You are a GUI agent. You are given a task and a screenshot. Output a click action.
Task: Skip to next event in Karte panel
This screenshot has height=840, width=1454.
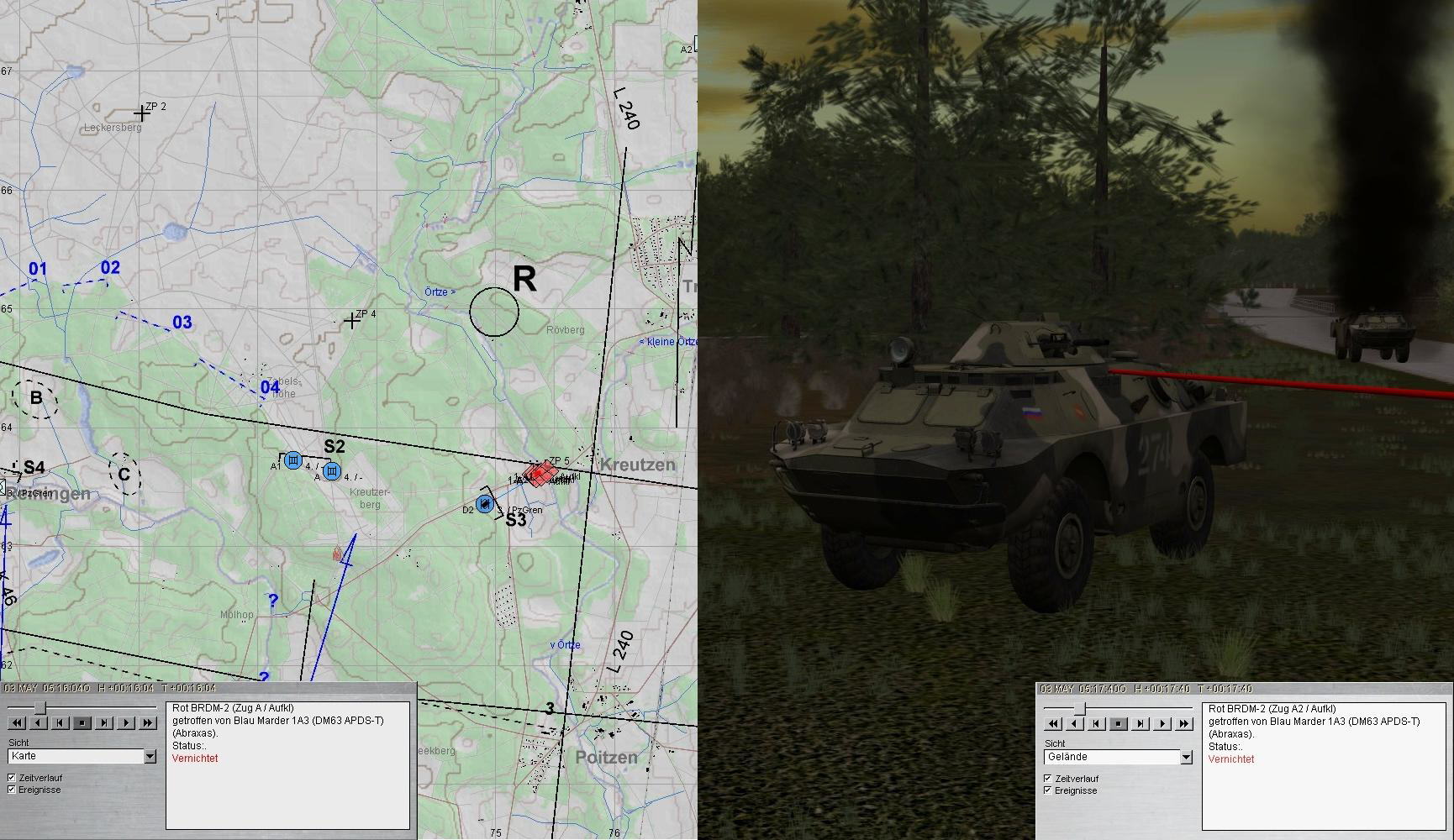pos(104,722)
